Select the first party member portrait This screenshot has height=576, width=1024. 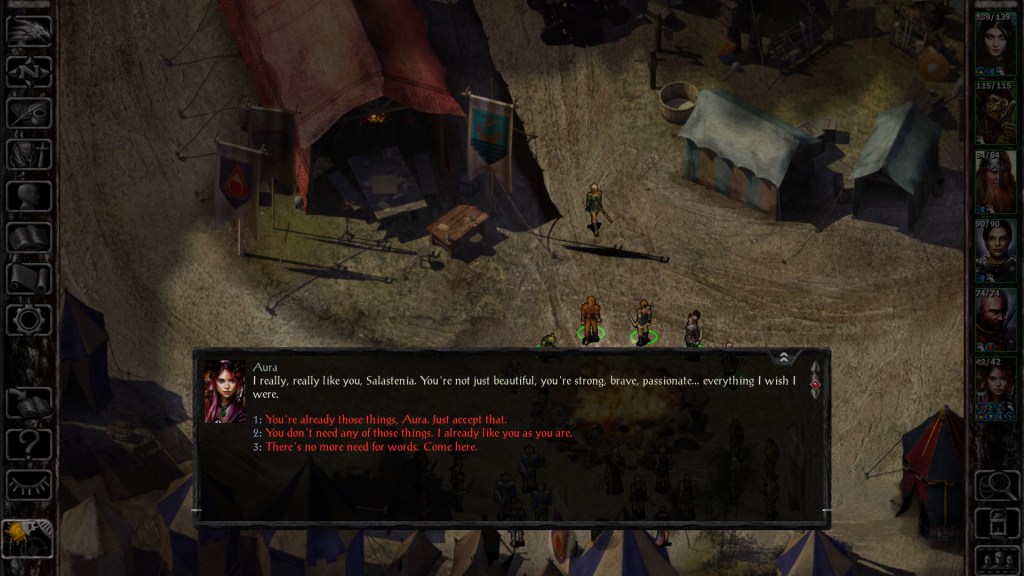[x=995, y=44]
